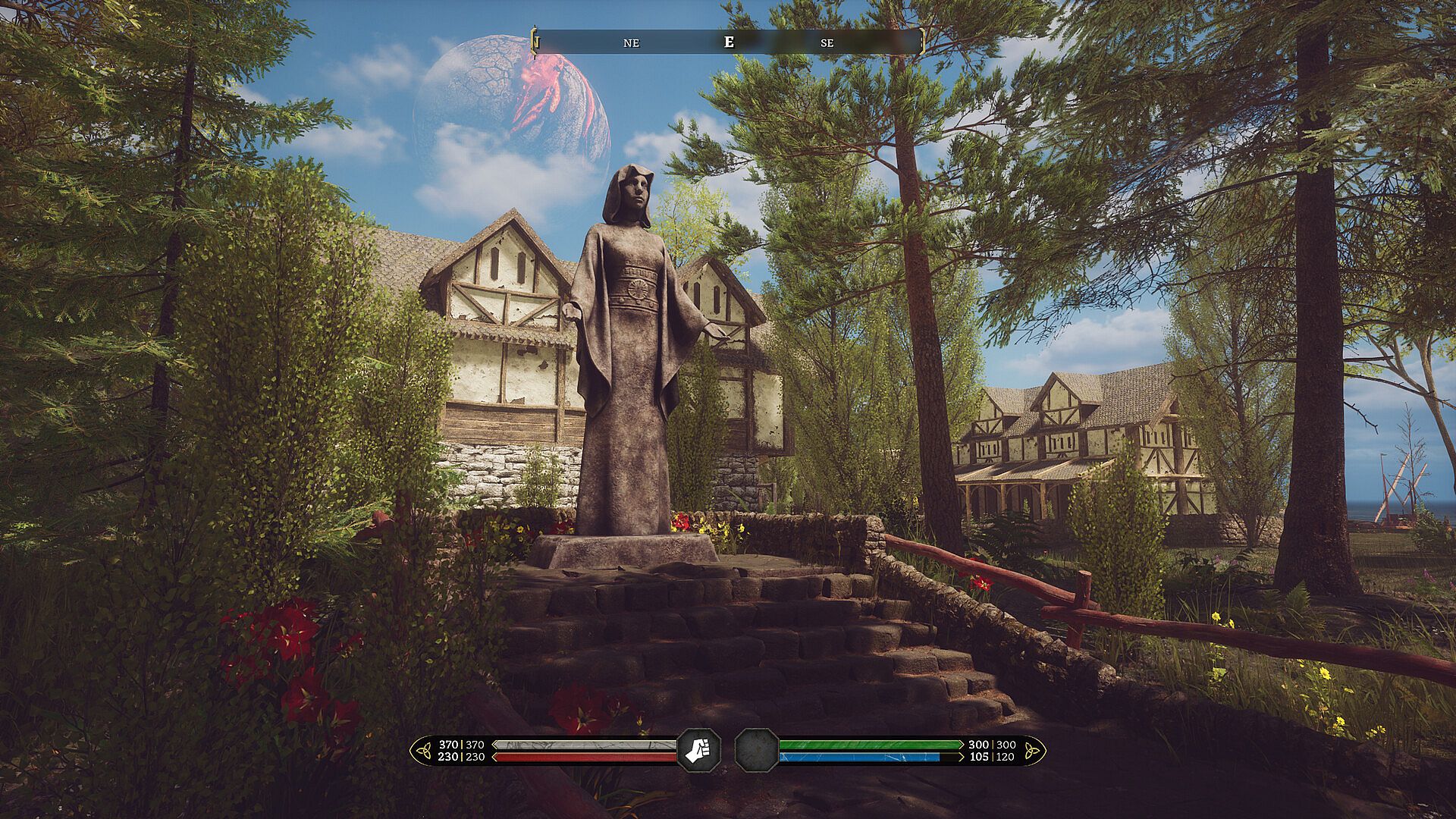The image size is (1456, 819).
Task: Click the compass direction bar
Action: tap(728, 42)
